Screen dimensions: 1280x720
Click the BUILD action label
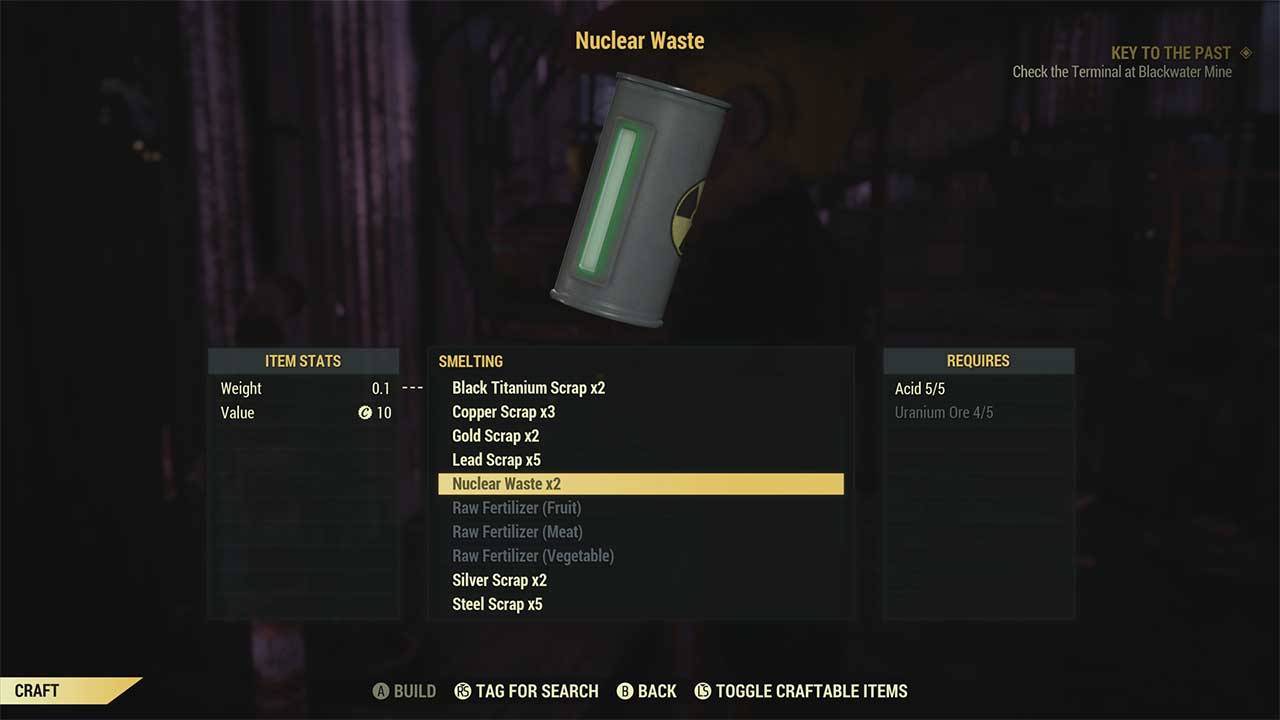(x=415, y=691)
